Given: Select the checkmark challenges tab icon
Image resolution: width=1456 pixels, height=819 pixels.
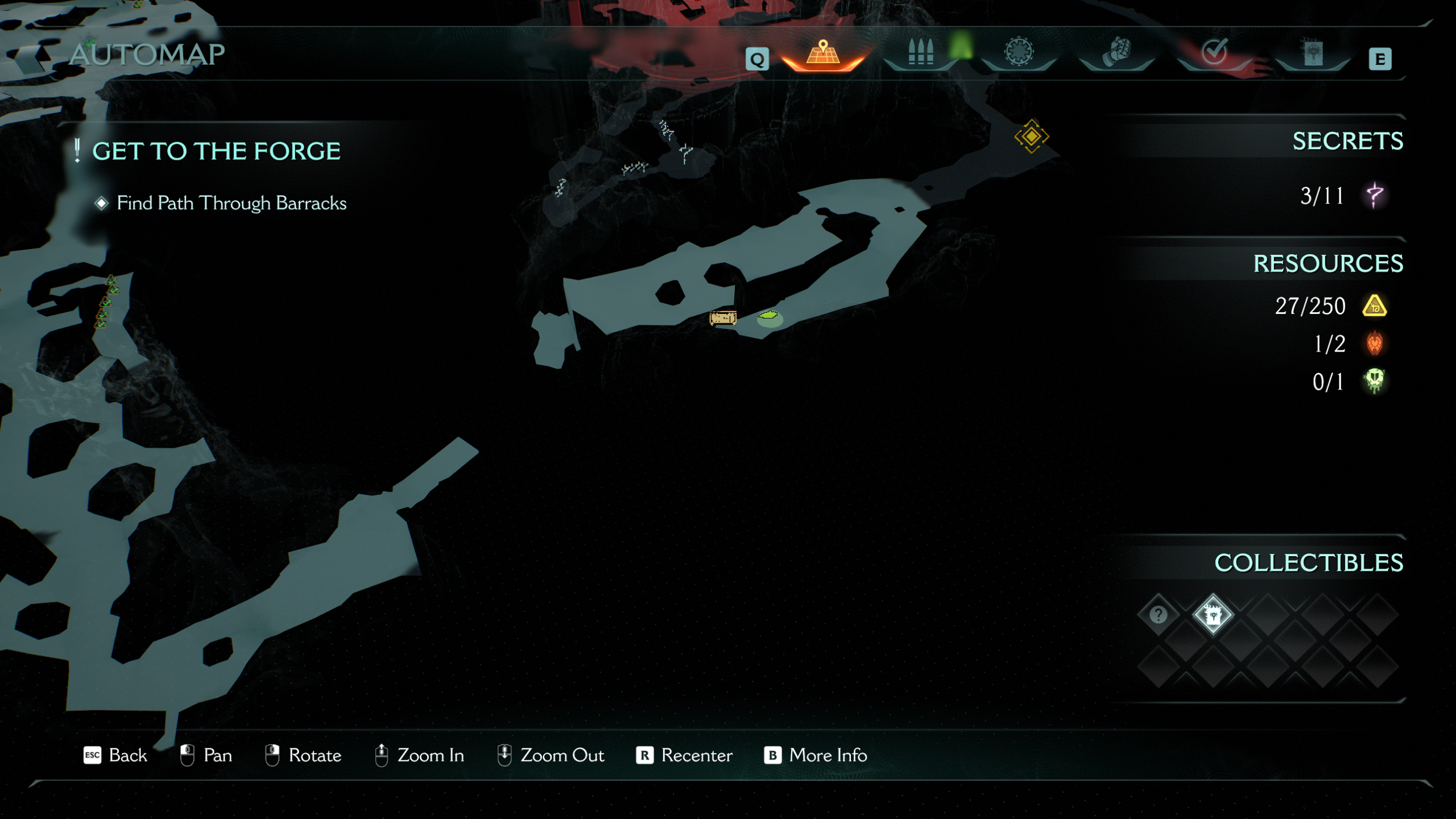Looking at the screenshot, I should point(1214,53).
